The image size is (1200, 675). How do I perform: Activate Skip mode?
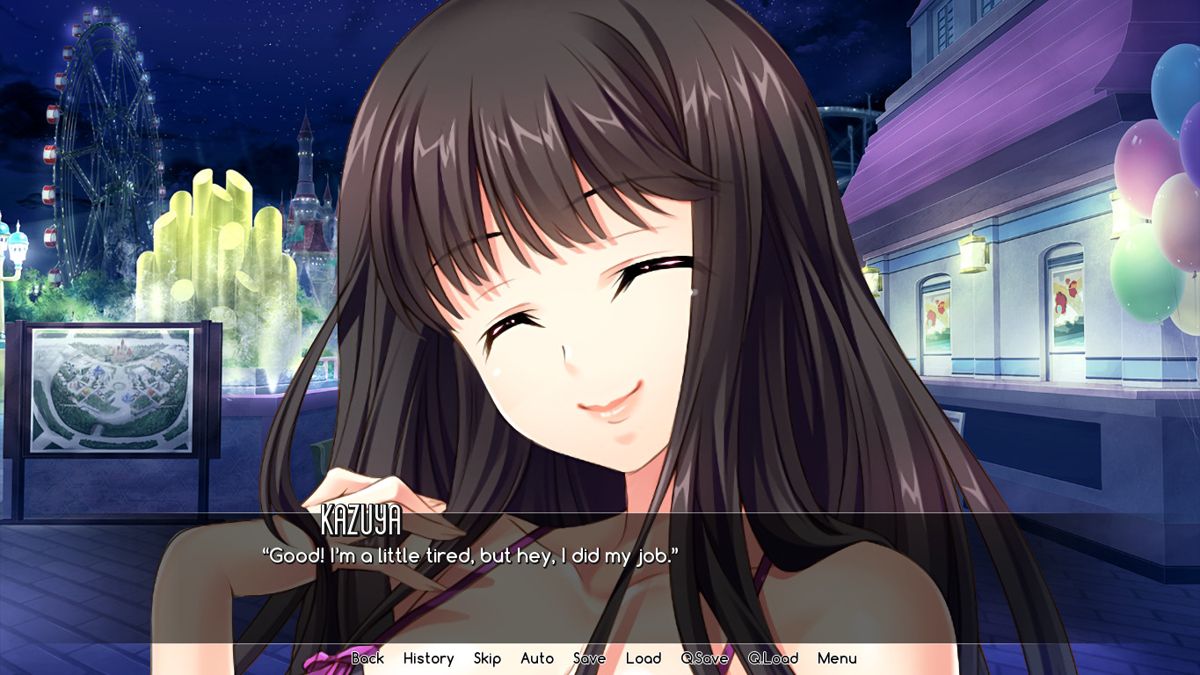tap(487, 658)
